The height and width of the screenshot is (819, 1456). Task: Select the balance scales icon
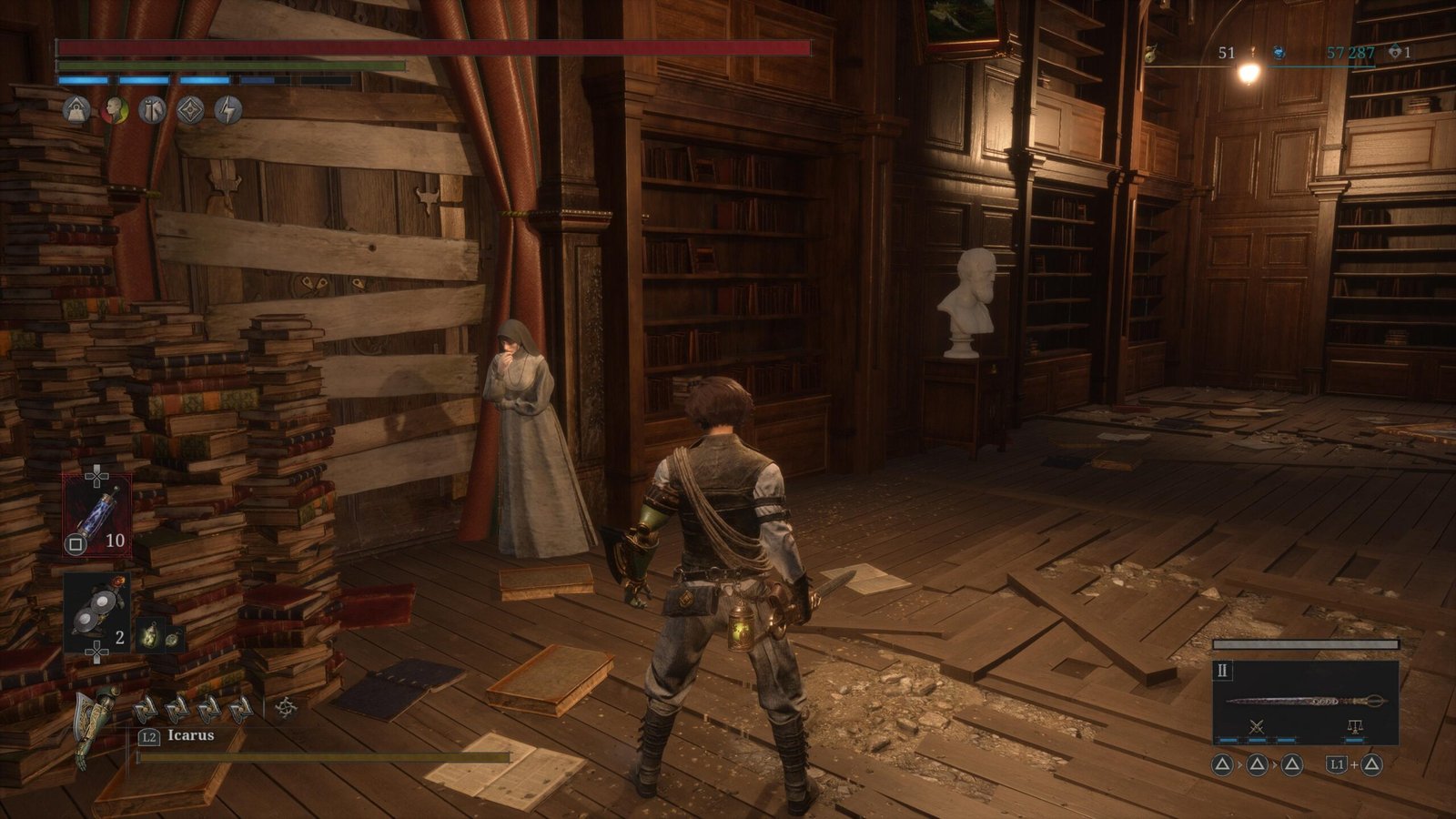1354,726
